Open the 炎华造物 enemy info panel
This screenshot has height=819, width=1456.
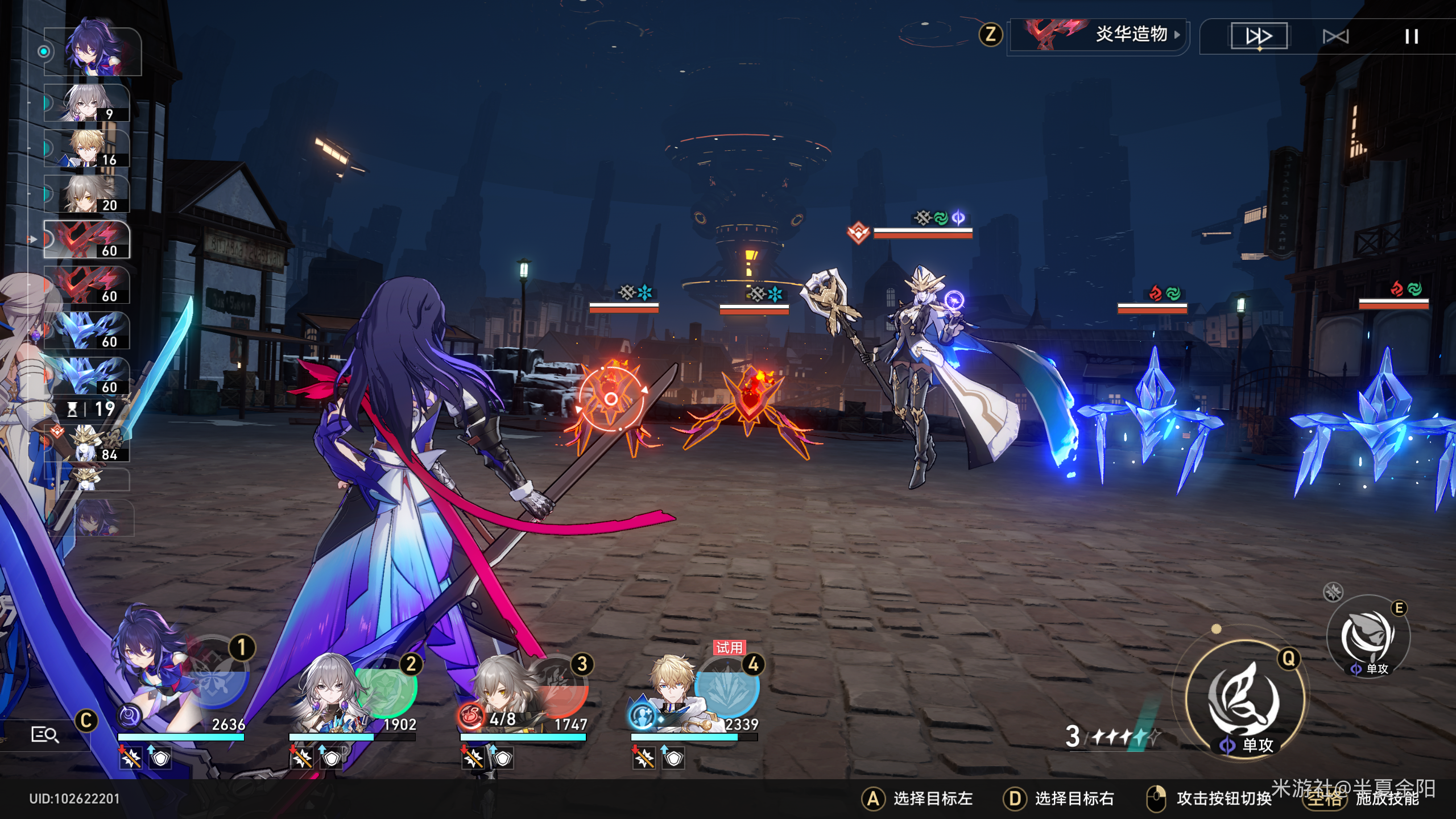[1098, 35]
